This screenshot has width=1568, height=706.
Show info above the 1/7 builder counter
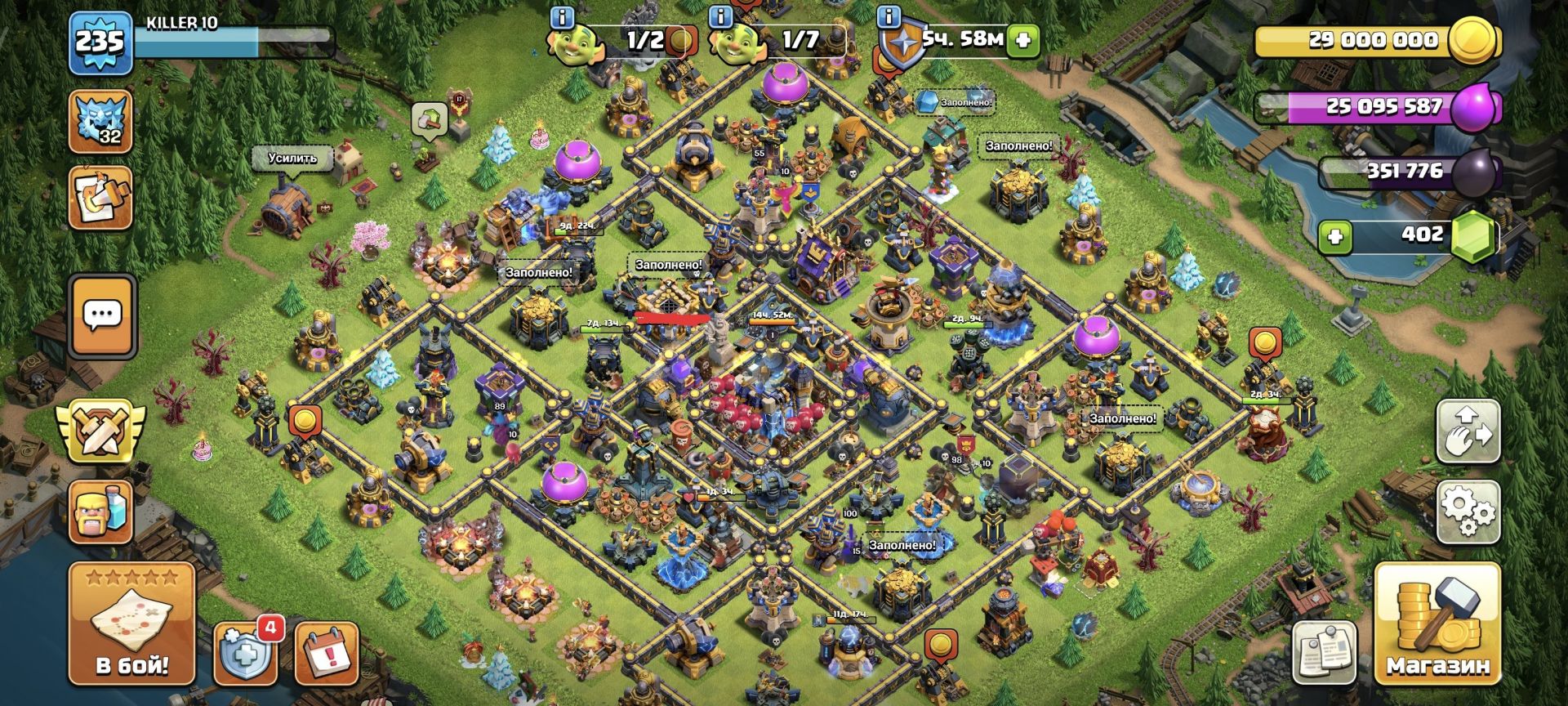(x=721, y=16)
